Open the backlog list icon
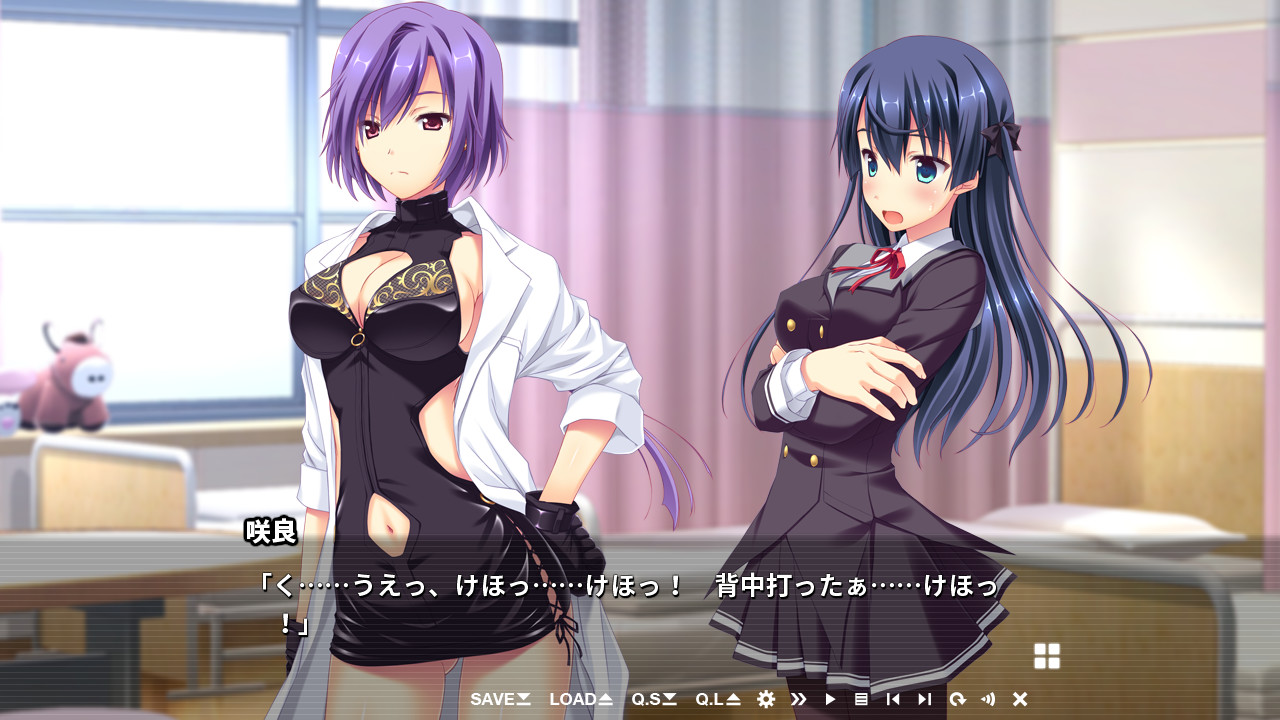This screenshot has height=720, width=1280. pyautogui.click(x=861, y=699)
